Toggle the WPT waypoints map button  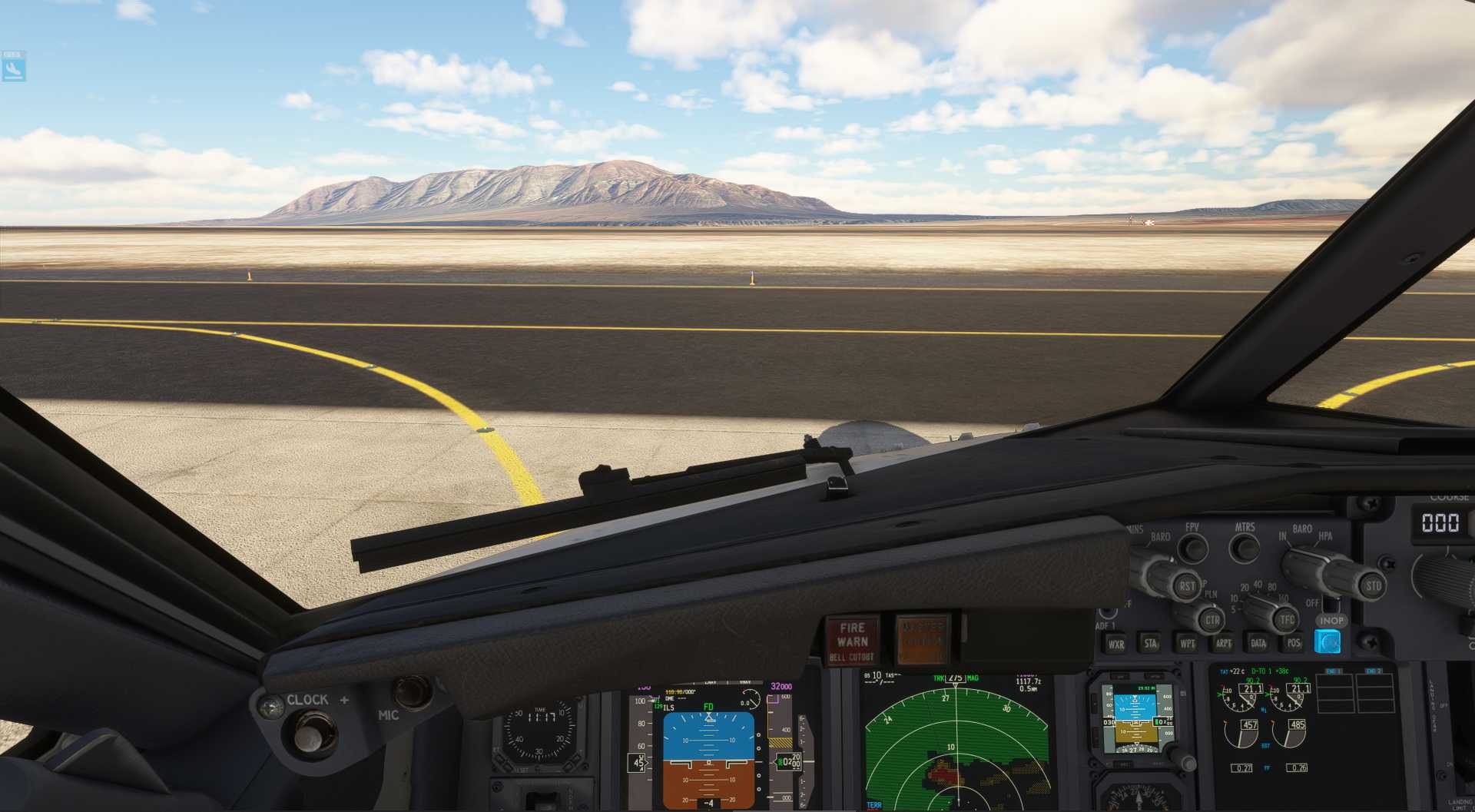click(x=1187, y=643)
